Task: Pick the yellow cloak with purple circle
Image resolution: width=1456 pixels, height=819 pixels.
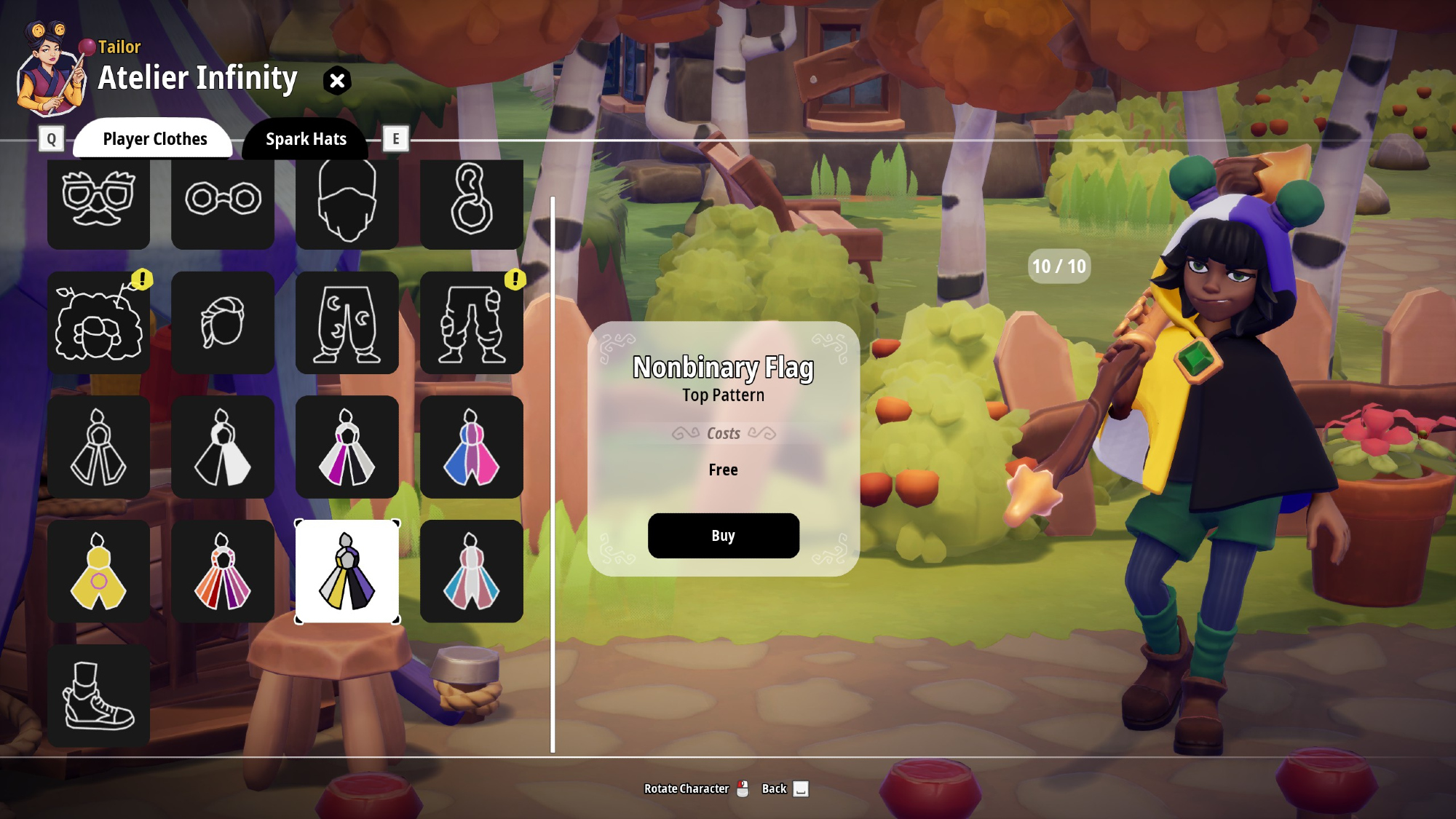Action: [x=98, y=571]
